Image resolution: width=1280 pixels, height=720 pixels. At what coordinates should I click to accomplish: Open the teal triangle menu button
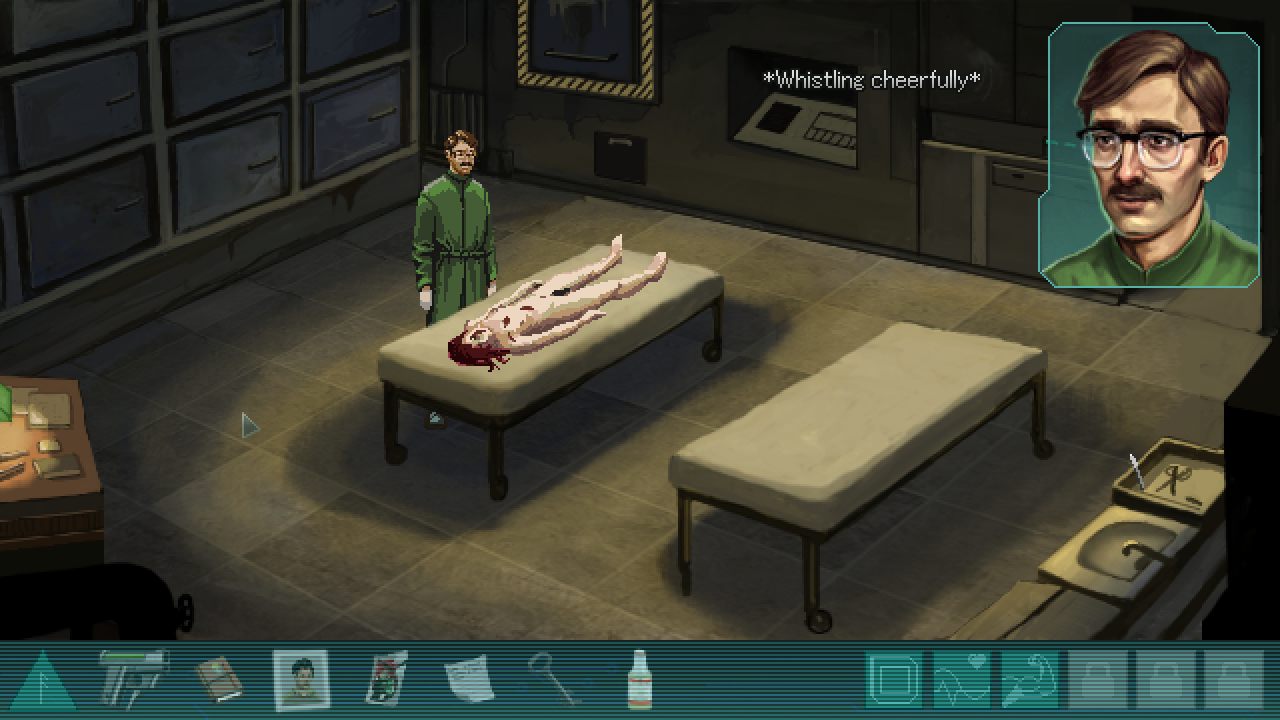[x=43, y=683]
